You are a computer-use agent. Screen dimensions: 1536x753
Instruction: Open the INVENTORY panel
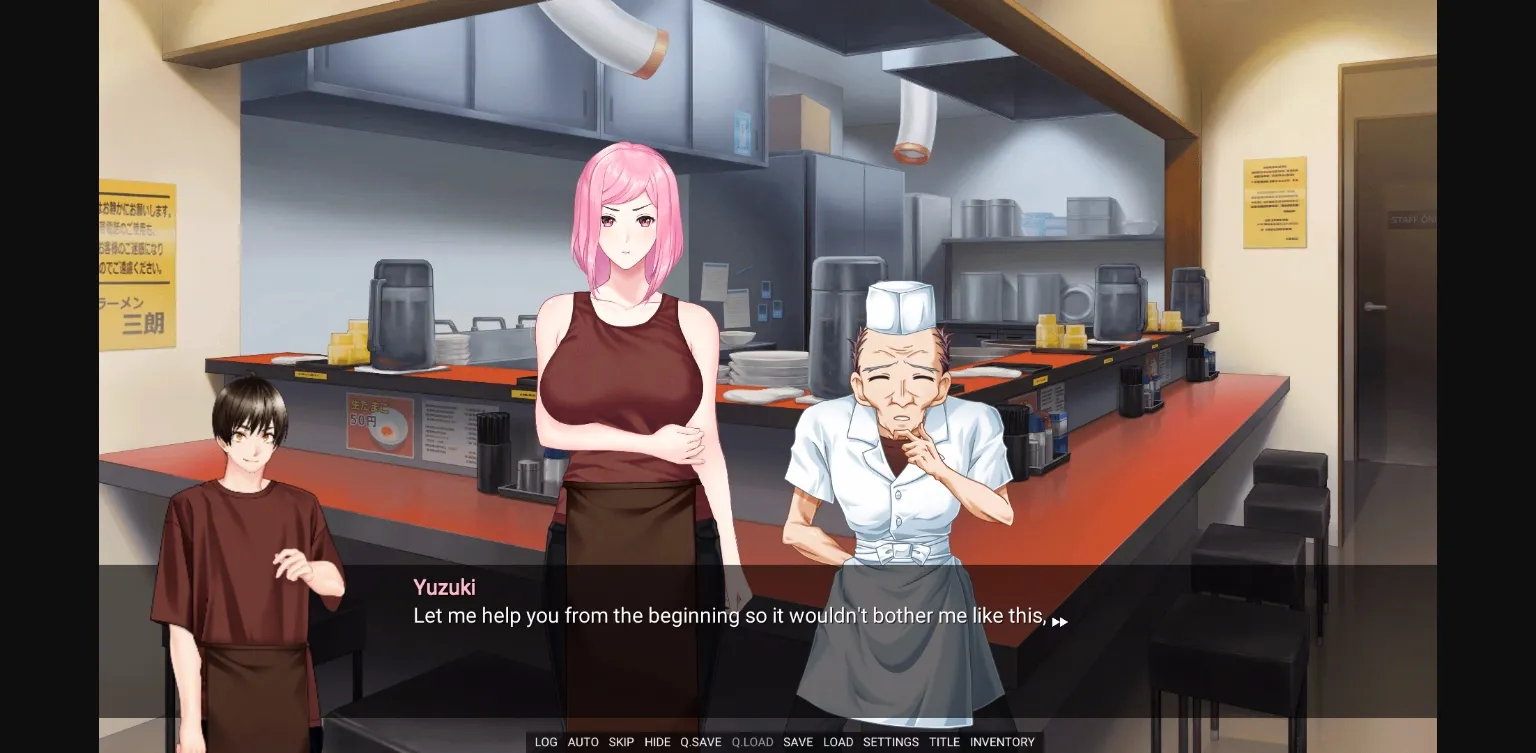pos(1002,742)
